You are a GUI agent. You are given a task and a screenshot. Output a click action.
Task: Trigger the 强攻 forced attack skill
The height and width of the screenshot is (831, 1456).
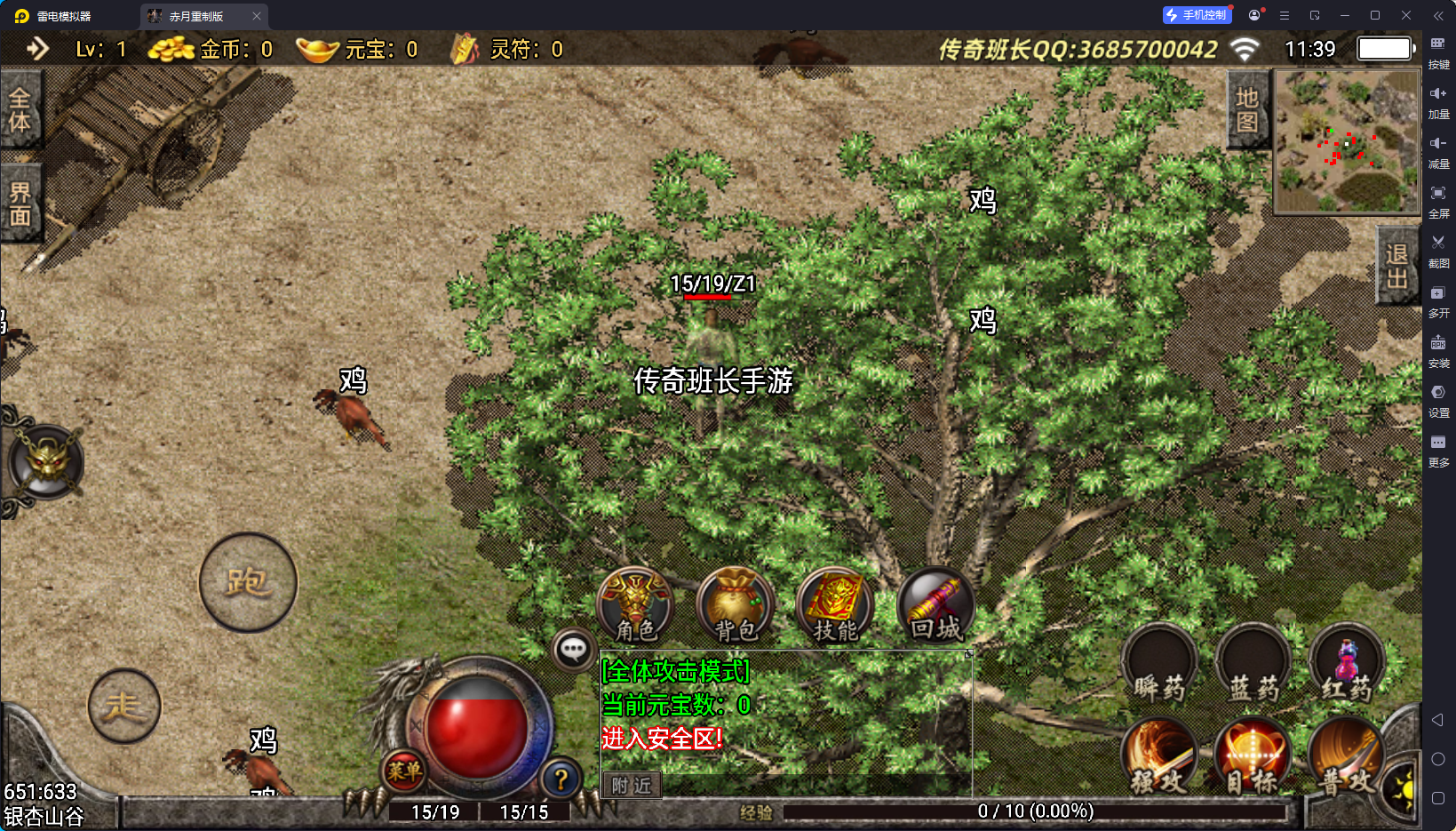(x=1159, y=757)
